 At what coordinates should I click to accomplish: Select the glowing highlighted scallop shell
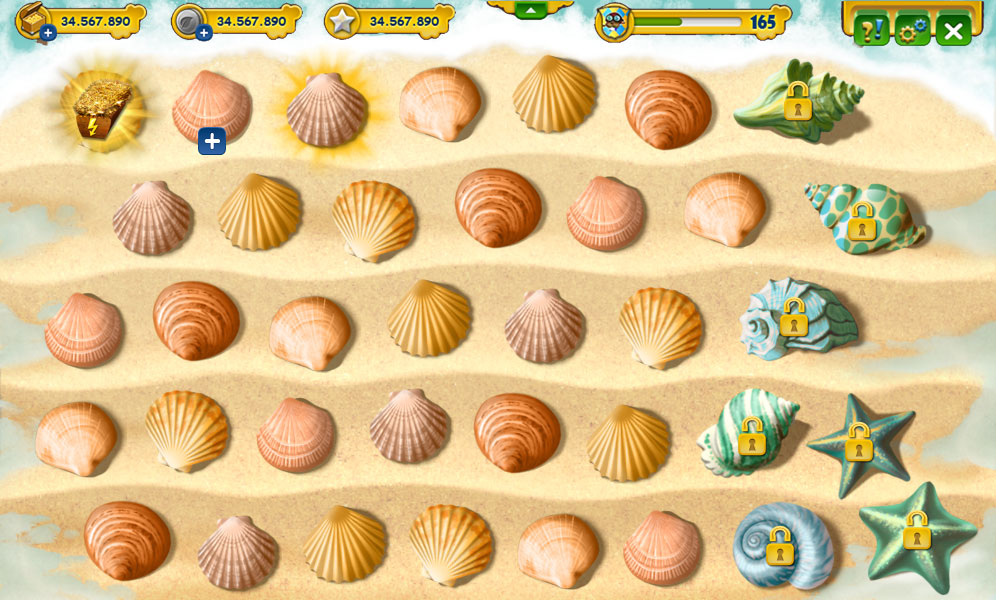[326, 110]
